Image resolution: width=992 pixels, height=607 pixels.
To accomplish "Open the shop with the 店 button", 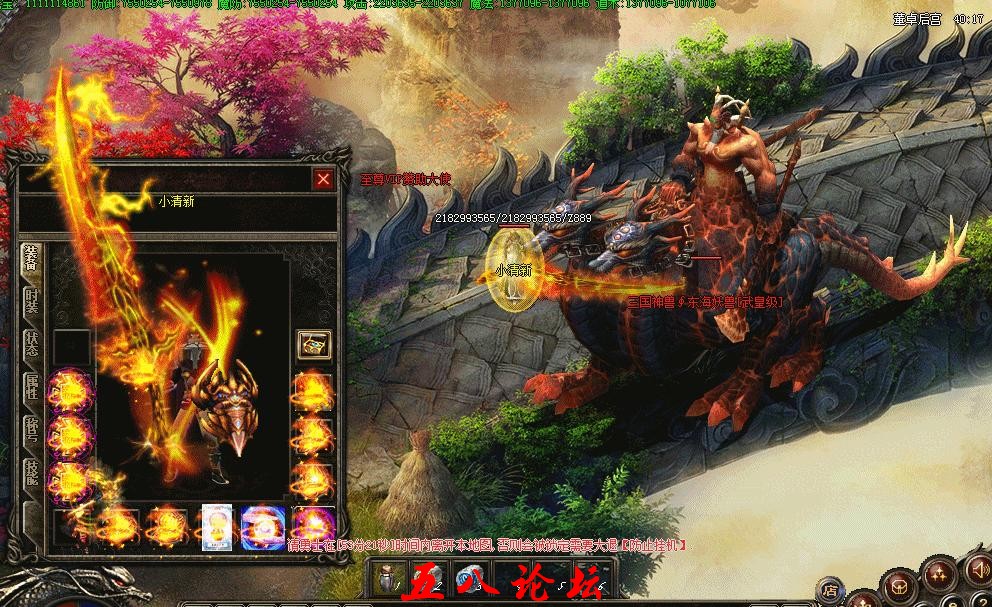I will point(828,590).
